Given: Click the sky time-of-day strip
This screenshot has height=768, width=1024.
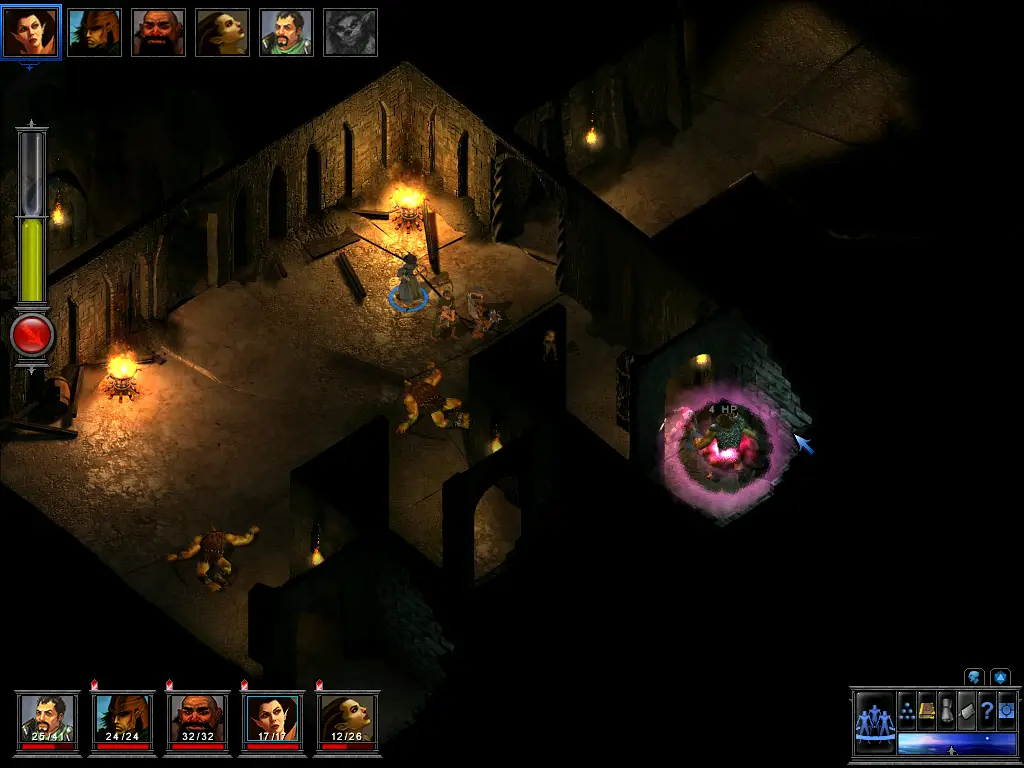Looking at the screenshot, I should click(942, 743).
